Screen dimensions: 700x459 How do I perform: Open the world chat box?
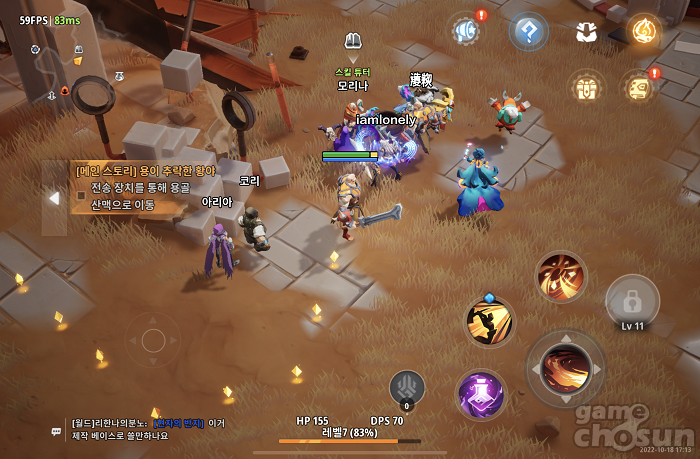click(x=150, y=429)
